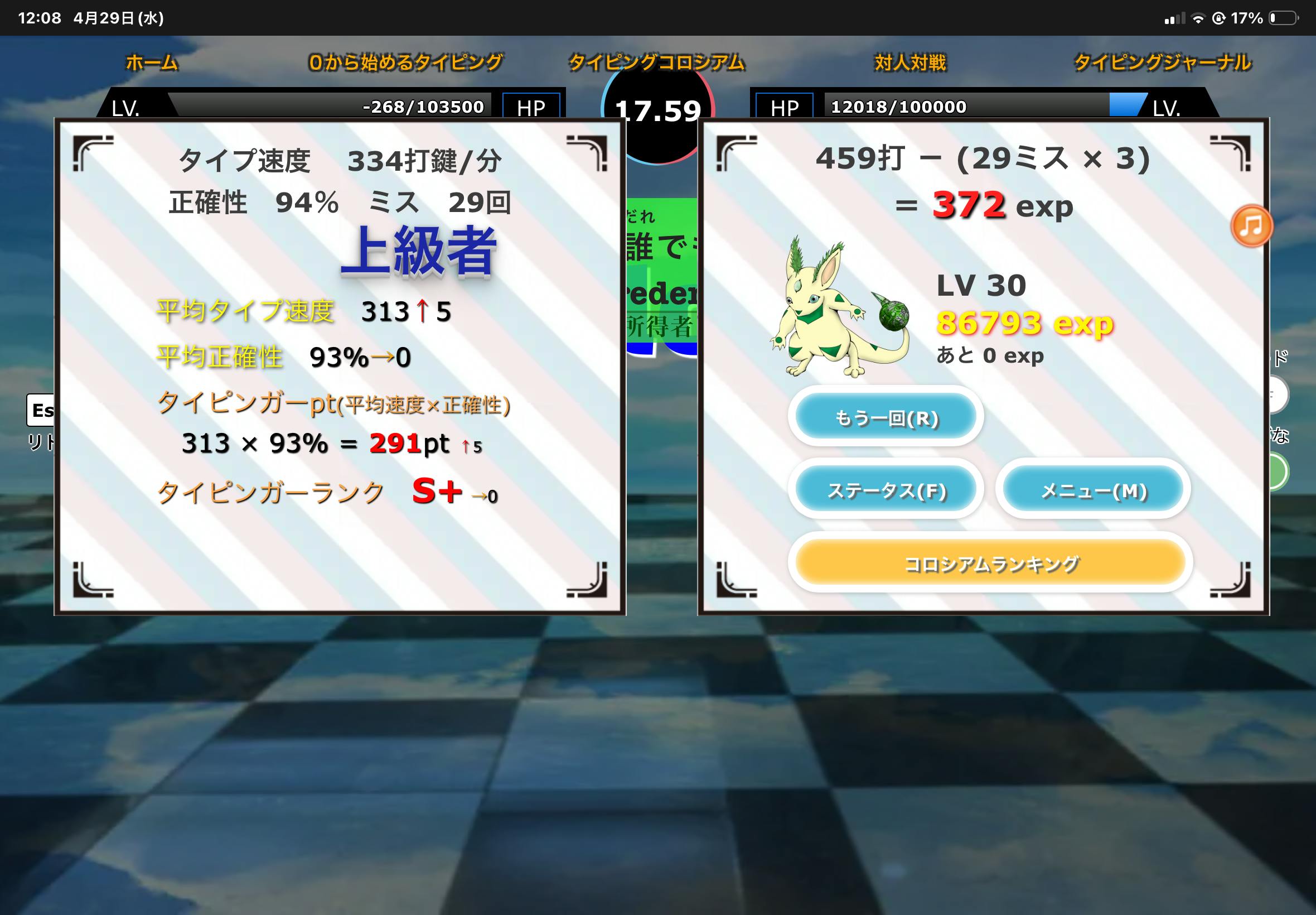View コロシアムランキング
Image resolution: width=1316 pixels, height=915 pixels.
[x=990, y=564]
